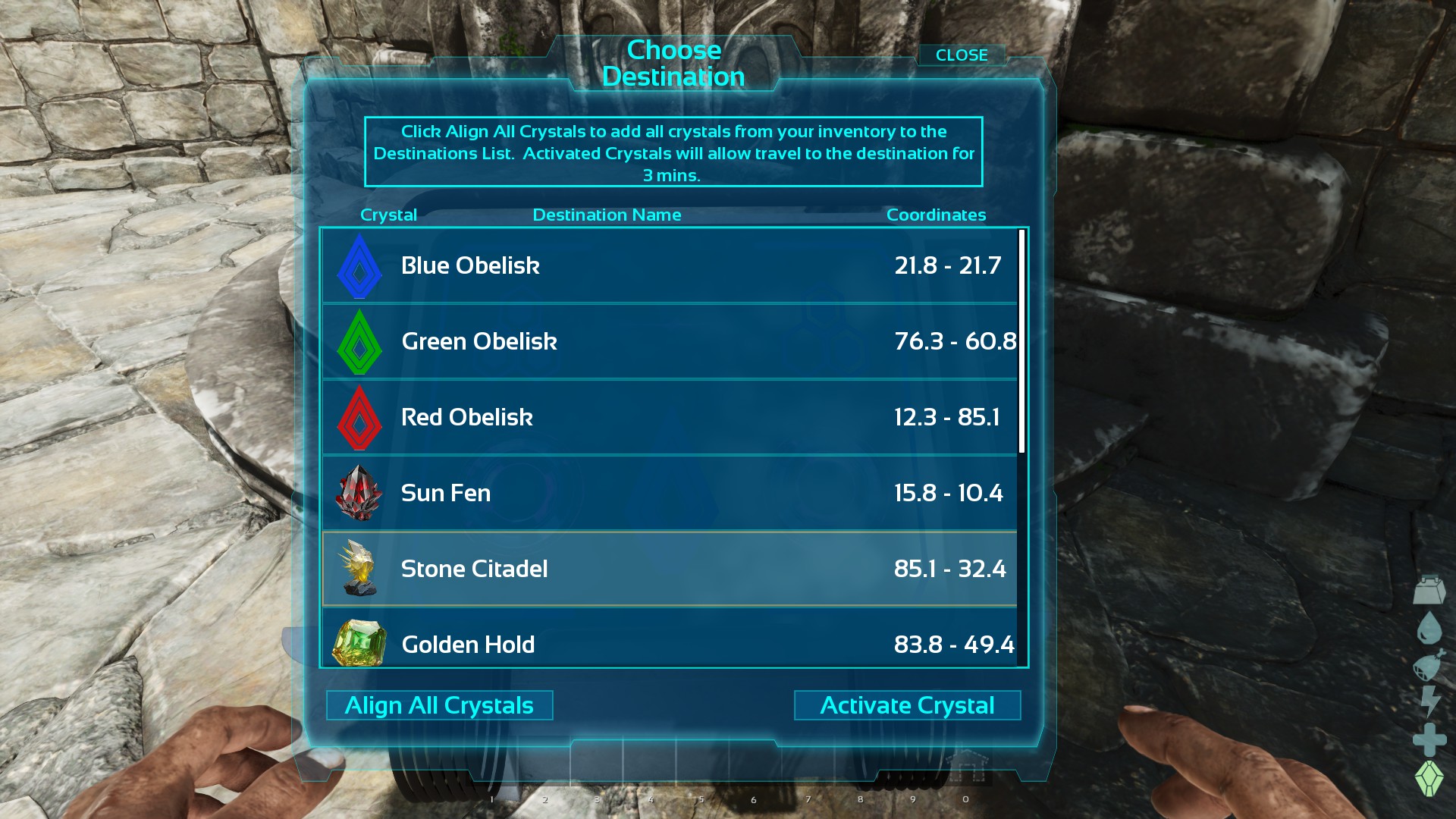This screenshot has width=1456, height=819.
Task: Choose the Stone Citadel destination
Action: pos(669,569)
